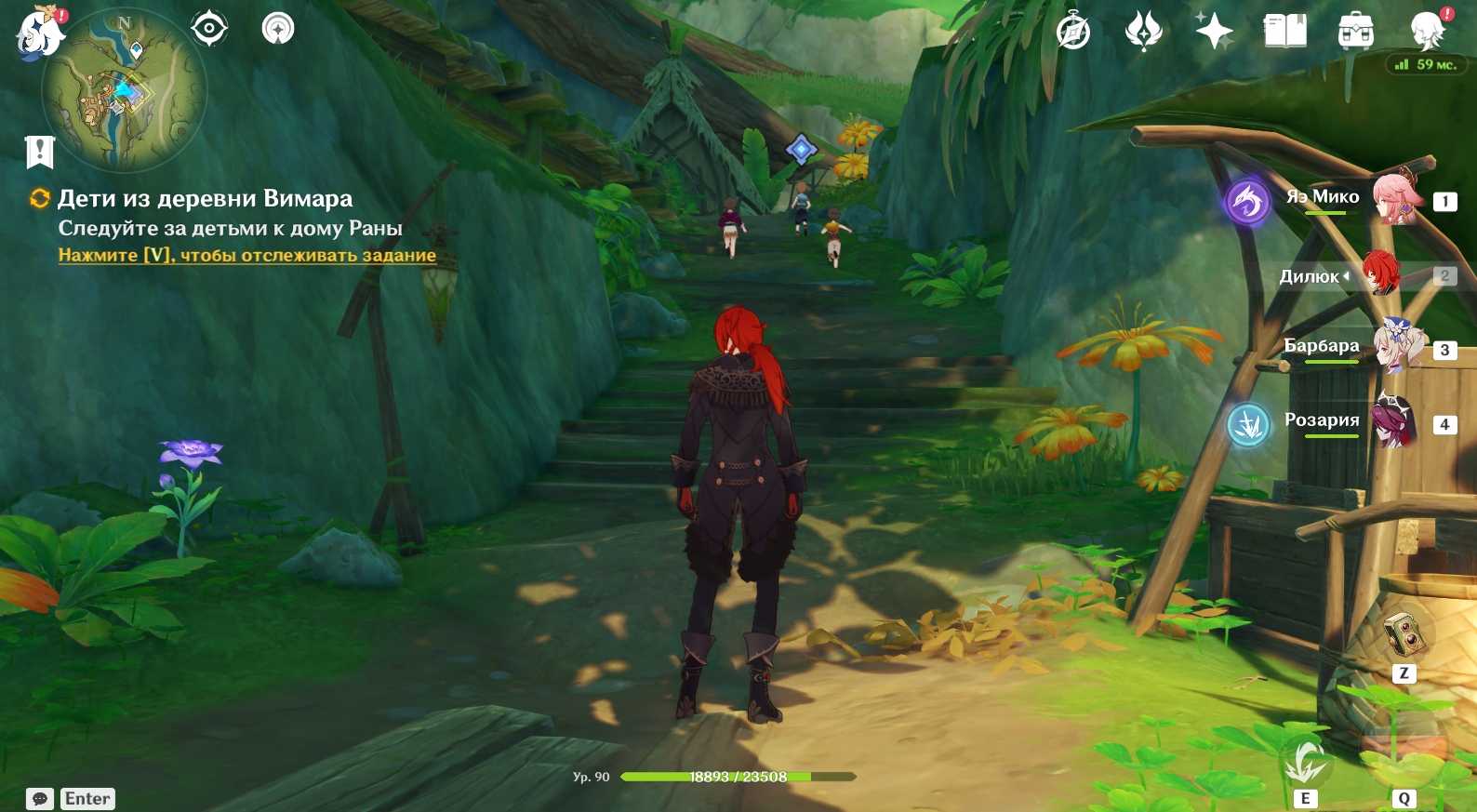The width and height of the screenshot is (1477, 812).
Task: Activate Diluc's elemental skill icon
Action: (x=1305, y=765)
